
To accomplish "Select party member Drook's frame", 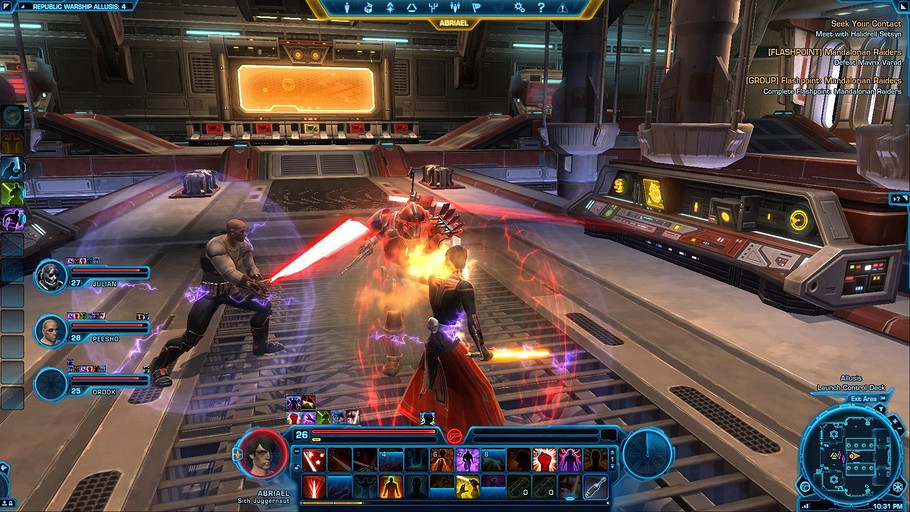I will tap(93, 384).
